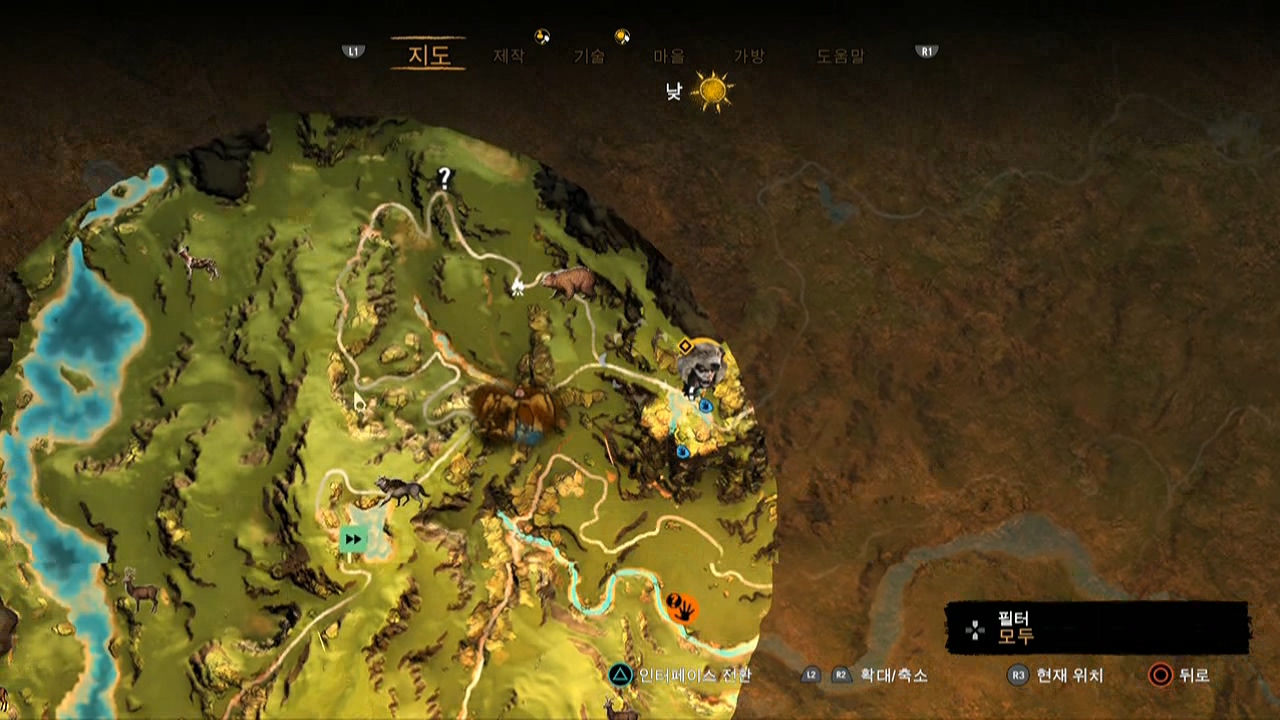1280x720 pixels.
Task: Select the bear icon on the map
Action: [569, 283]
